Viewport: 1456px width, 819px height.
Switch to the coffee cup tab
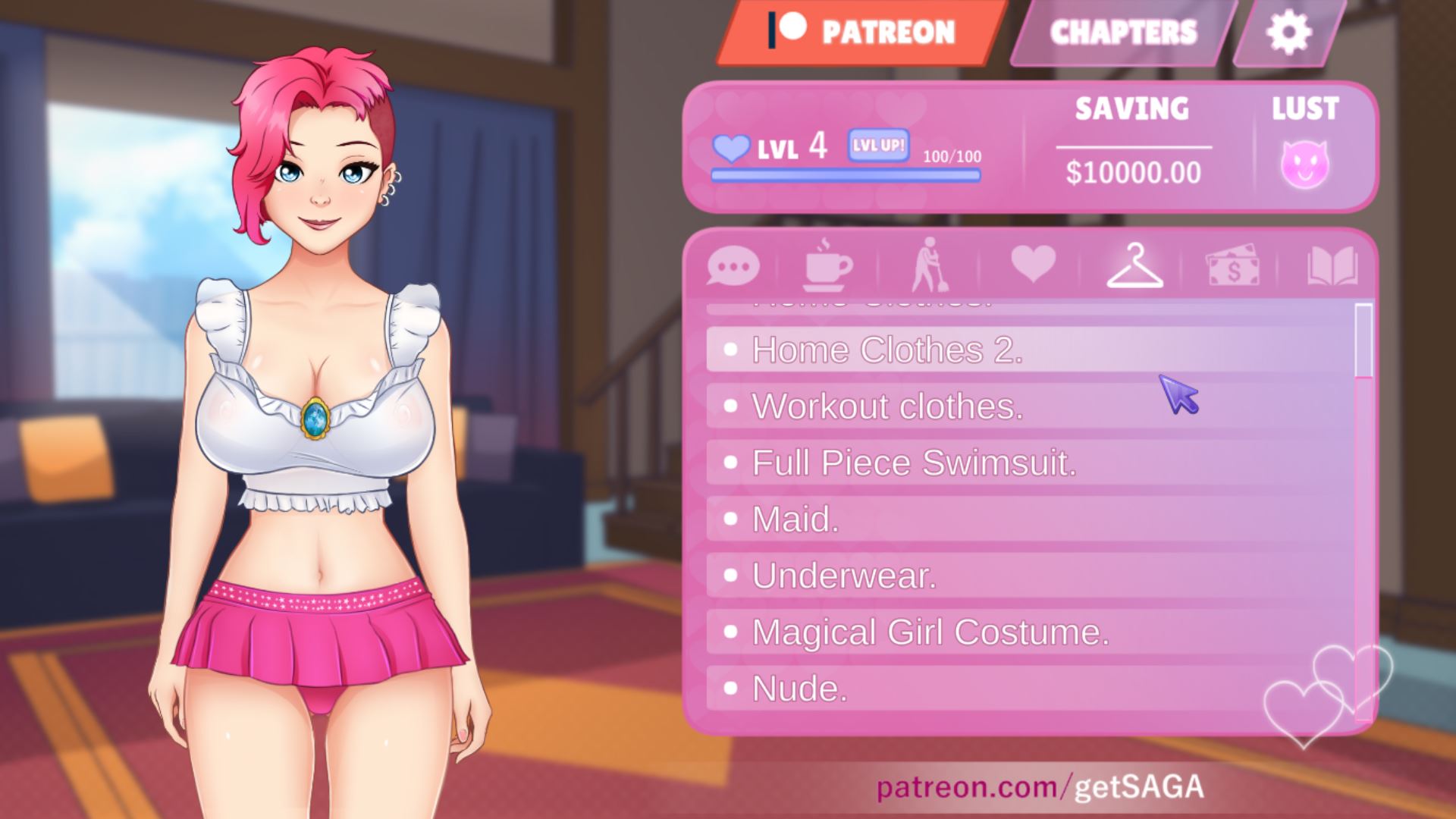click(827, 265)
